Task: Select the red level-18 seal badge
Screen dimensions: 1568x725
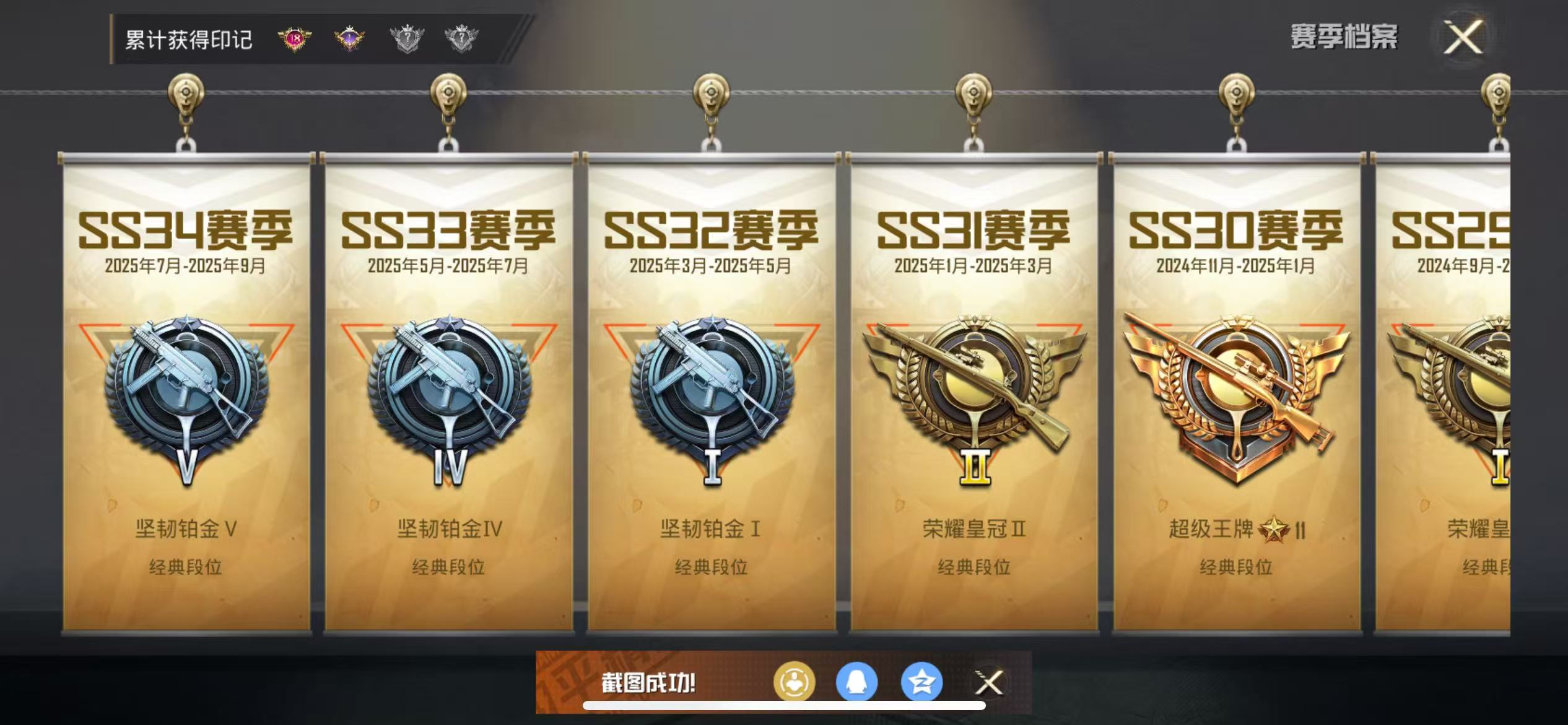Action: coord(295,40)
